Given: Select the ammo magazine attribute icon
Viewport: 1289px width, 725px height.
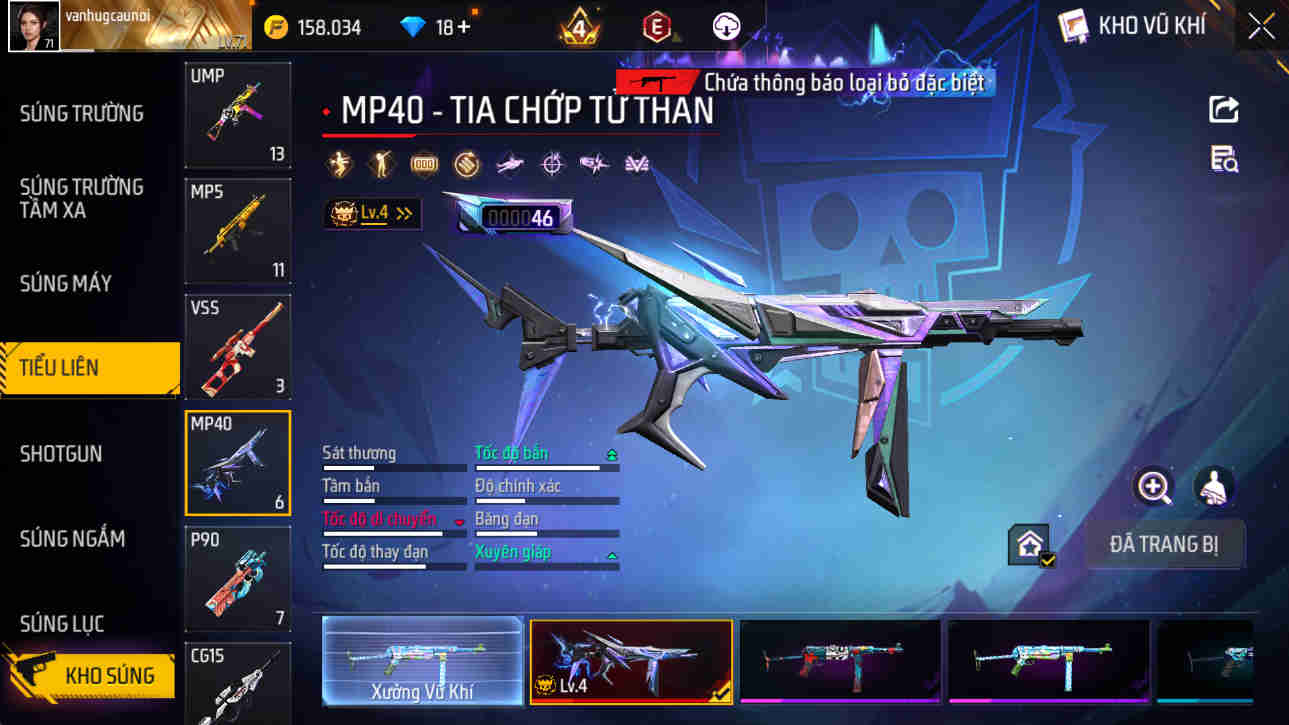Looking at the screenshot, I should pos(423,163).
